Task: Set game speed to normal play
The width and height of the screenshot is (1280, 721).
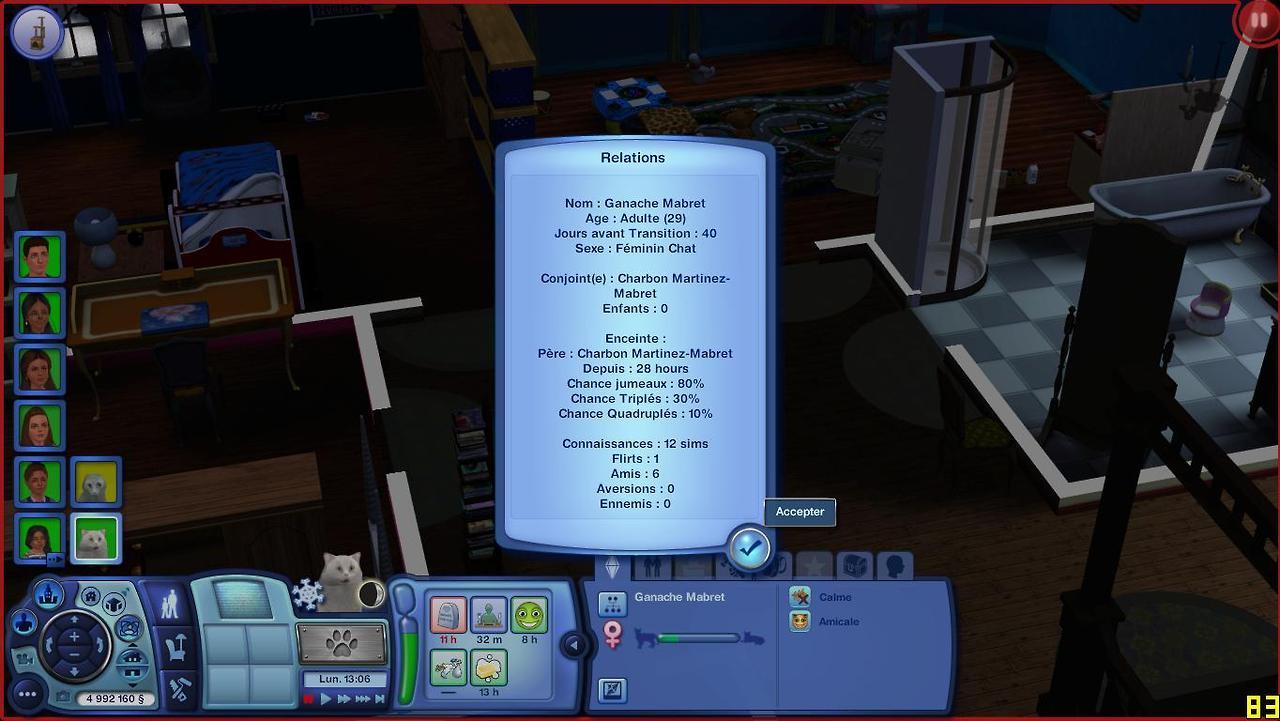Action: coord(326,699)
